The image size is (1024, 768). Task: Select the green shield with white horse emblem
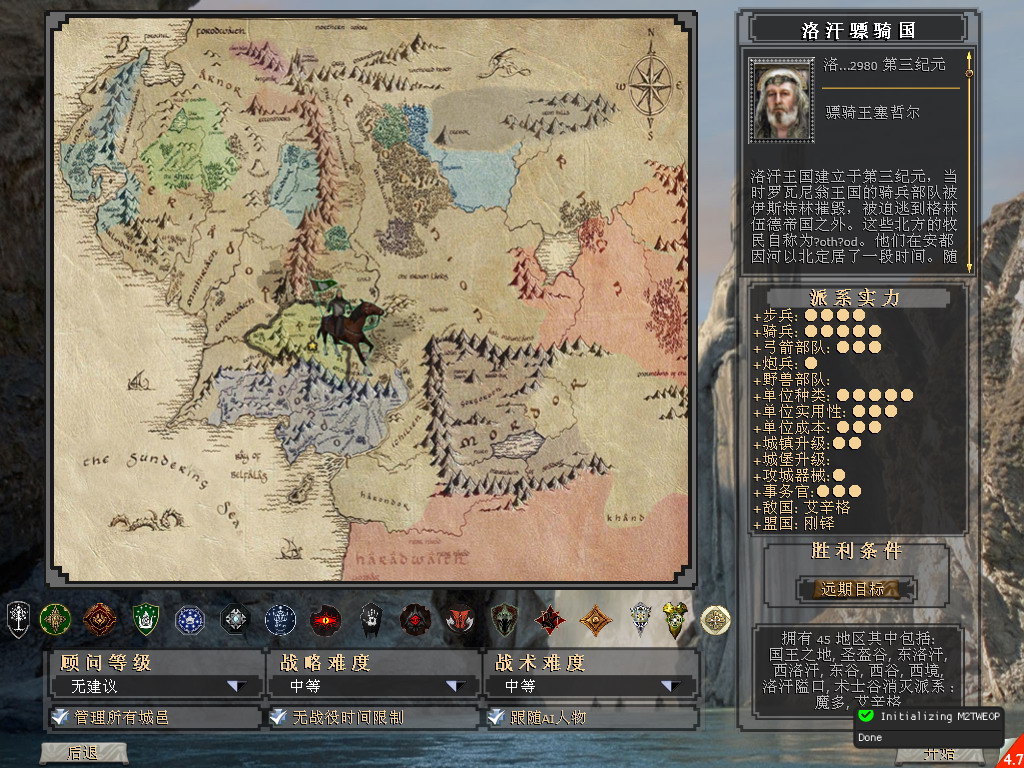(x=146, y=620)
